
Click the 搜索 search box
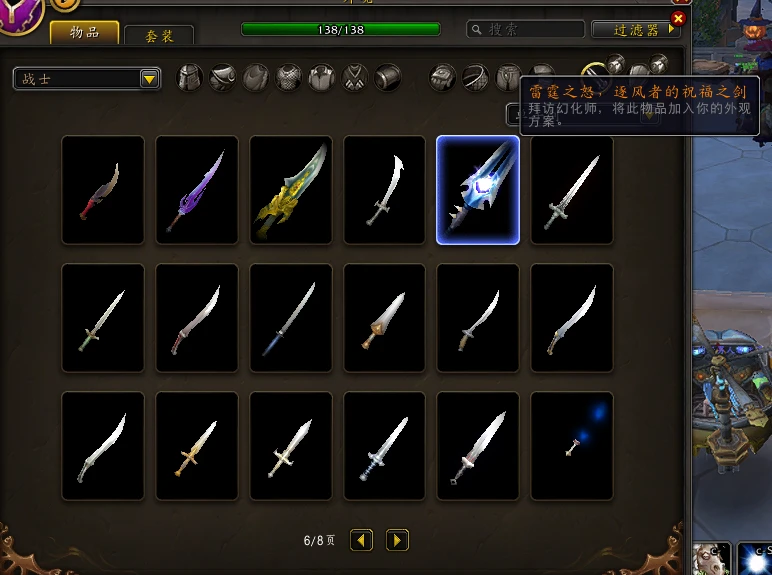pyautogui.click(x=526, y=30)
